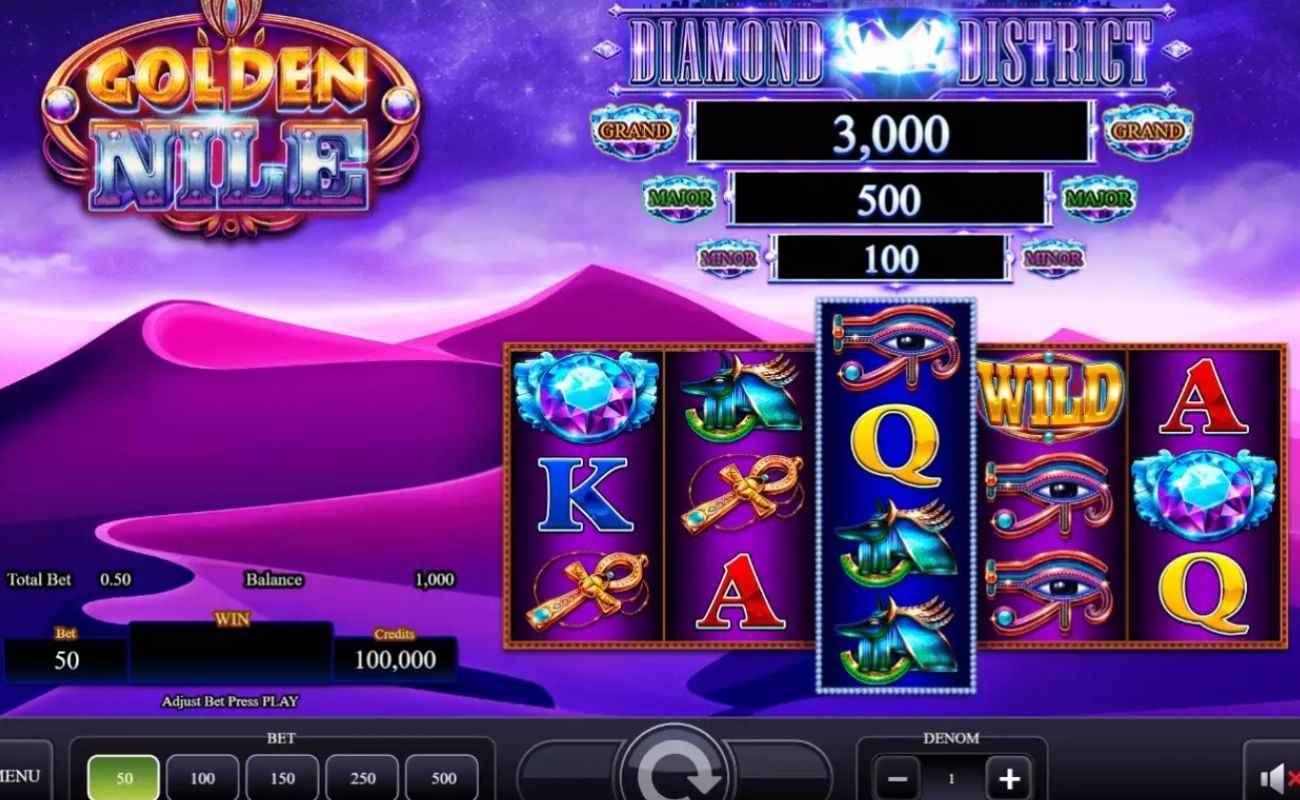This screenshot has width=1300, height=800.
Task: Click the MINOR jackpot badge
Action: click(x=729, y=259)
